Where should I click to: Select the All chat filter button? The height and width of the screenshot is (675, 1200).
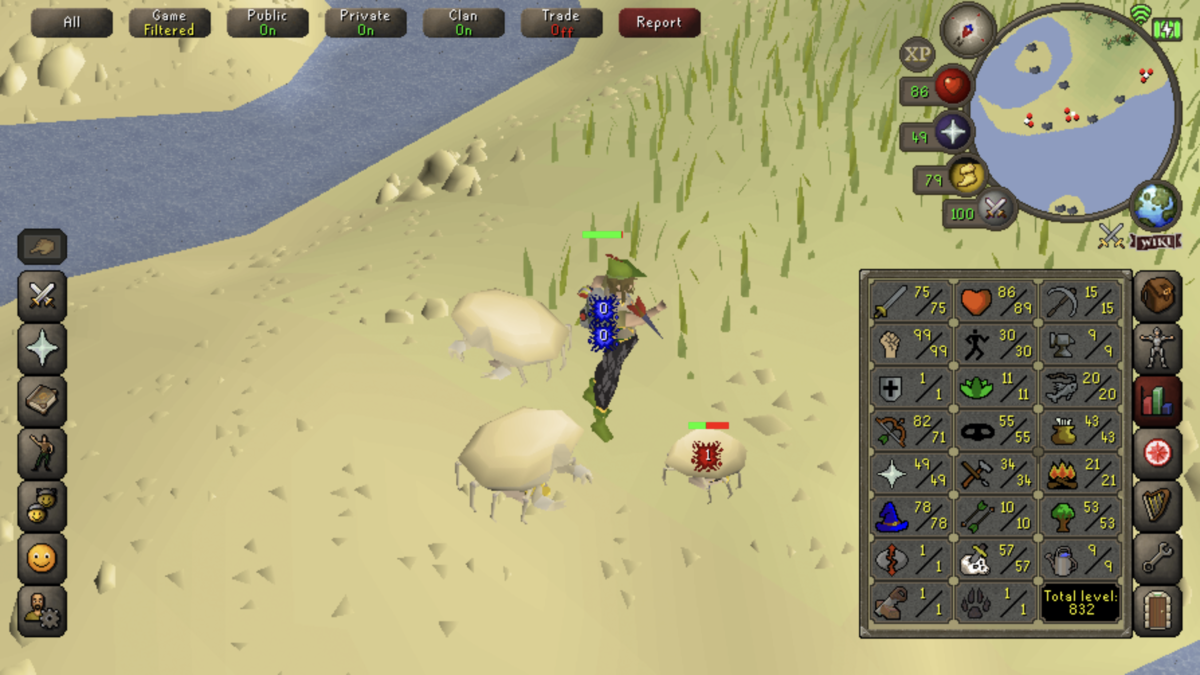pyautogui.click(x=71, y=22)
